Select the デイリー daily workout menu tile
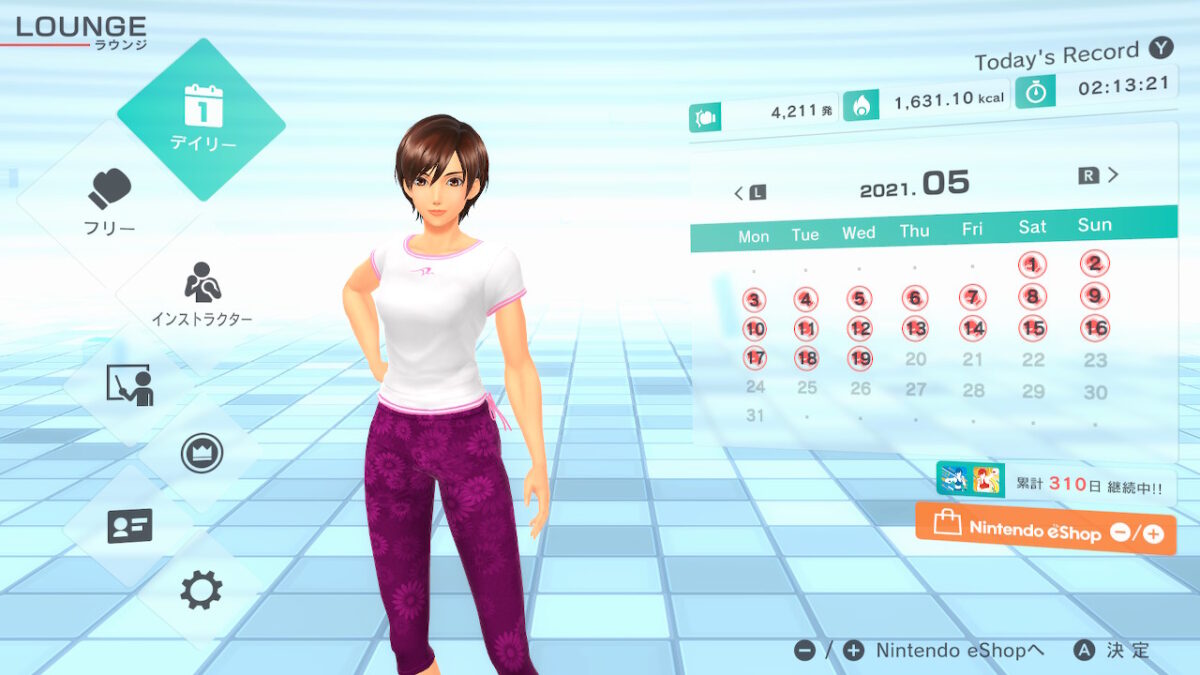Viewport: 1200px width, 675px height. click(x=201, y=119)
